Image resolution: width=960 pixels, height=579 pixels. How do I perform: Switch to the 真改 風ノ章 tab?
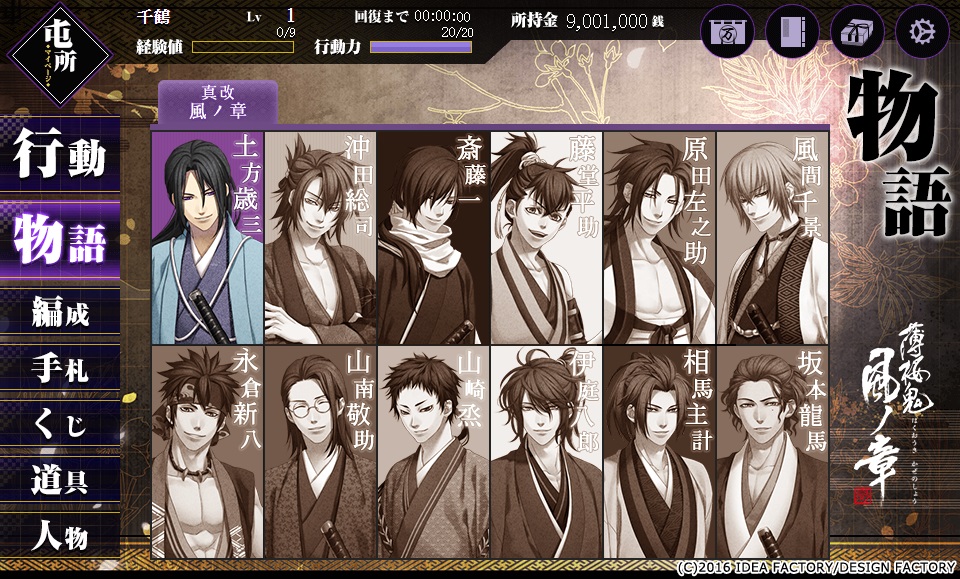217,103
